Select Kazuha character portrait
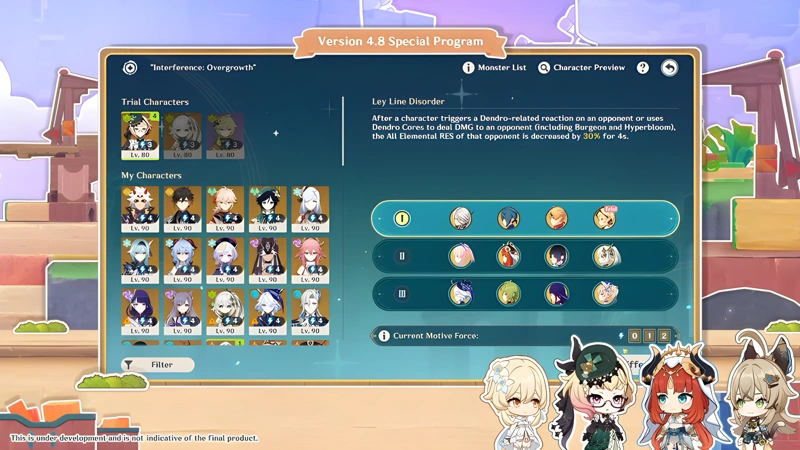Image resolution: width=800 pixels, height=450 pixels. pyautogui.click(x=225, y=208)
